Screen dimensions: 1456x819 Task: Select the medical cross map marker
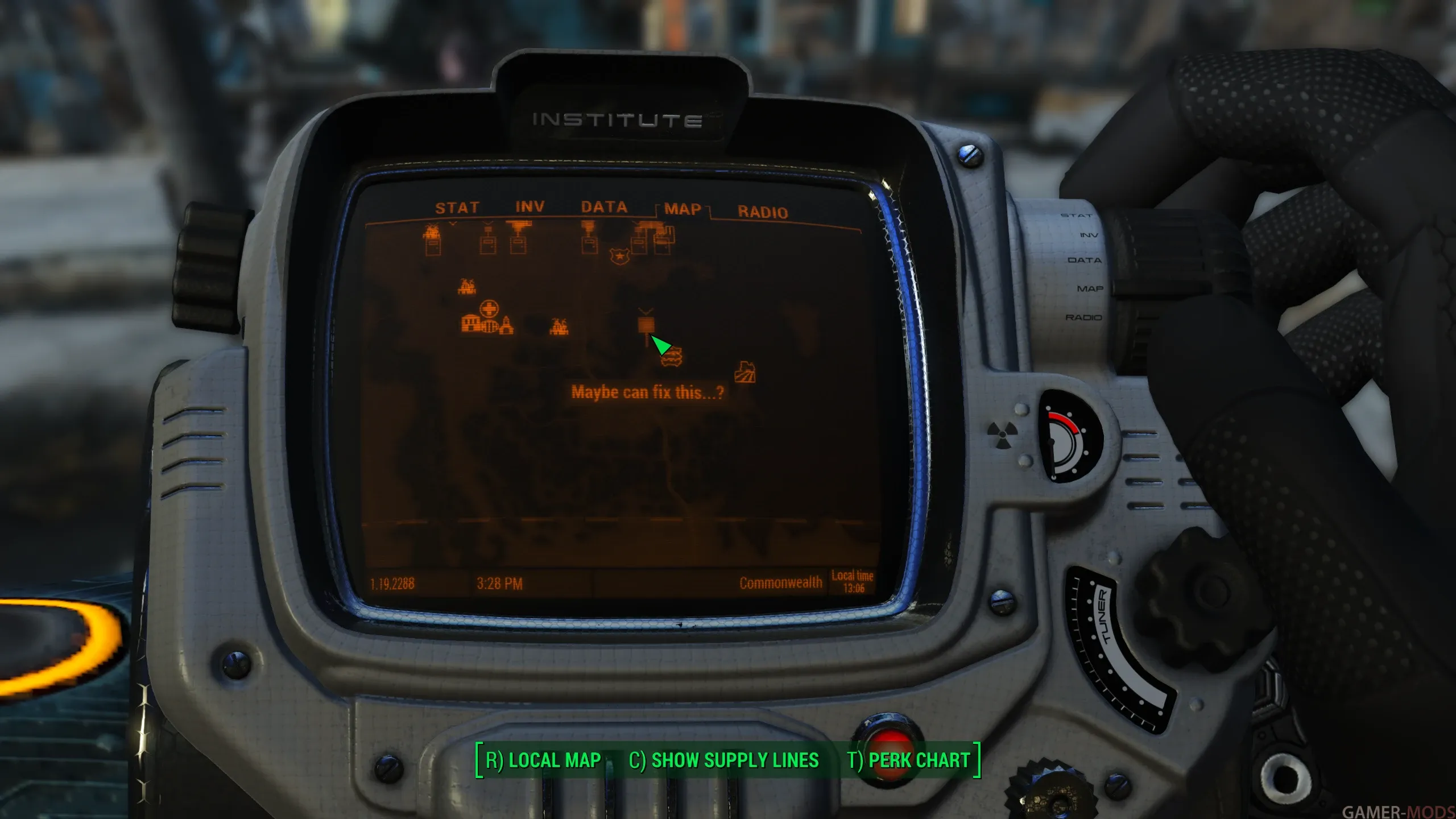[x=488, y=309]
